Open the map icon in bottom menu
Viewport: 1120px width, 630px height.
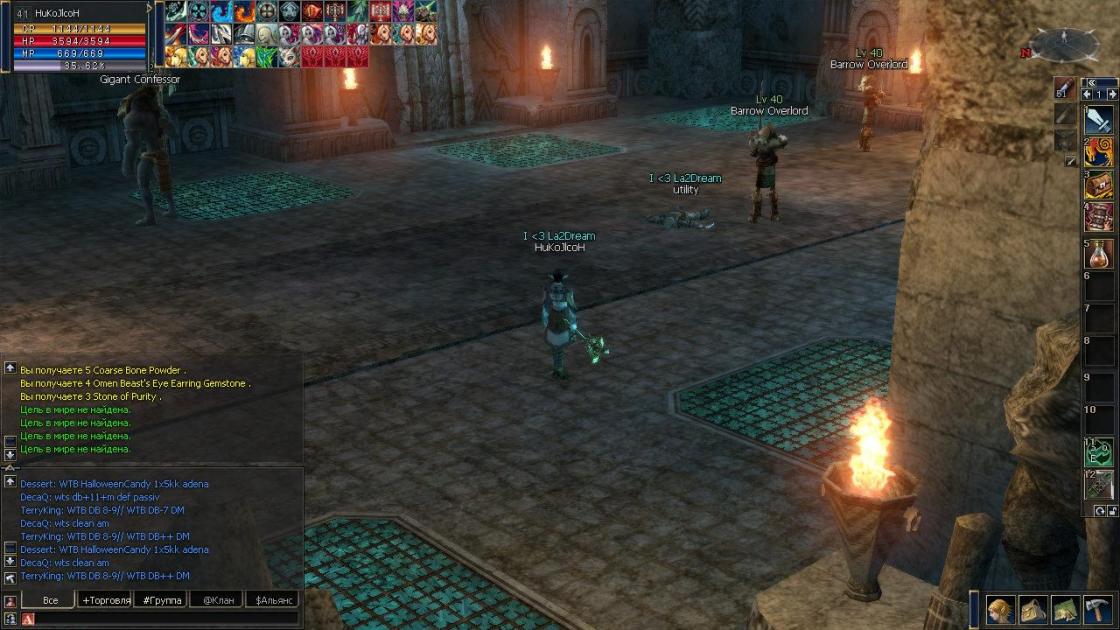[x=1065, y=609]
